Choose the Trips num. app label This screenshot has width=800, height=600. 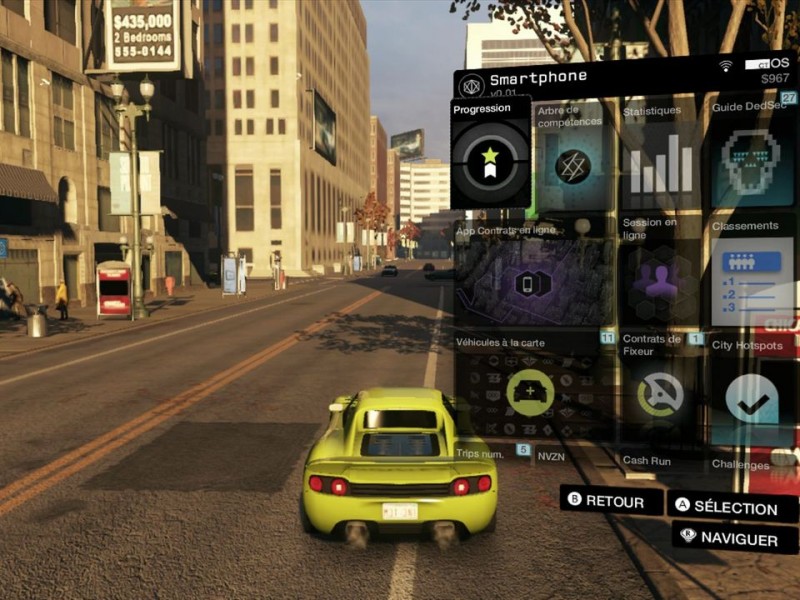(x=482, y=453)
